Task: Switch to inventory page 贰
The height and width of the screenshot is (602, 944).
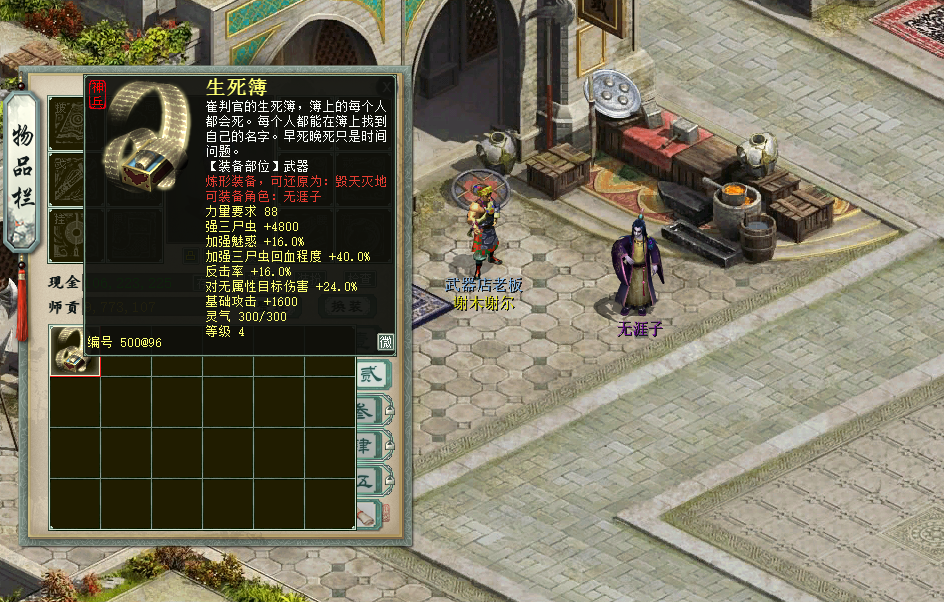Action: click(x=369, y=374)
